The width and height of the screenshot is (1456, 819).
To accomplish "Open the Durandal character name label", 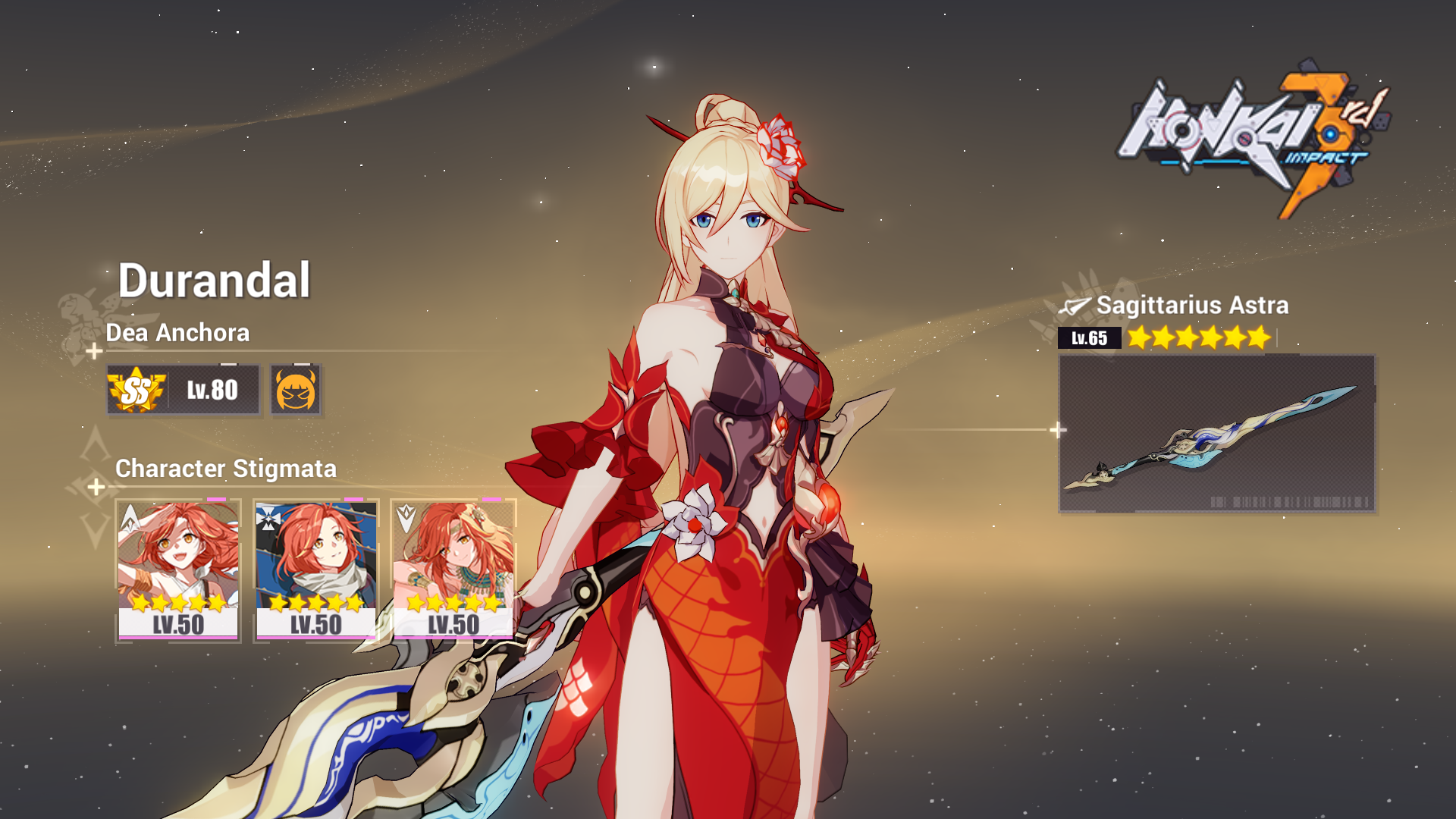I will tap(215, 280).
